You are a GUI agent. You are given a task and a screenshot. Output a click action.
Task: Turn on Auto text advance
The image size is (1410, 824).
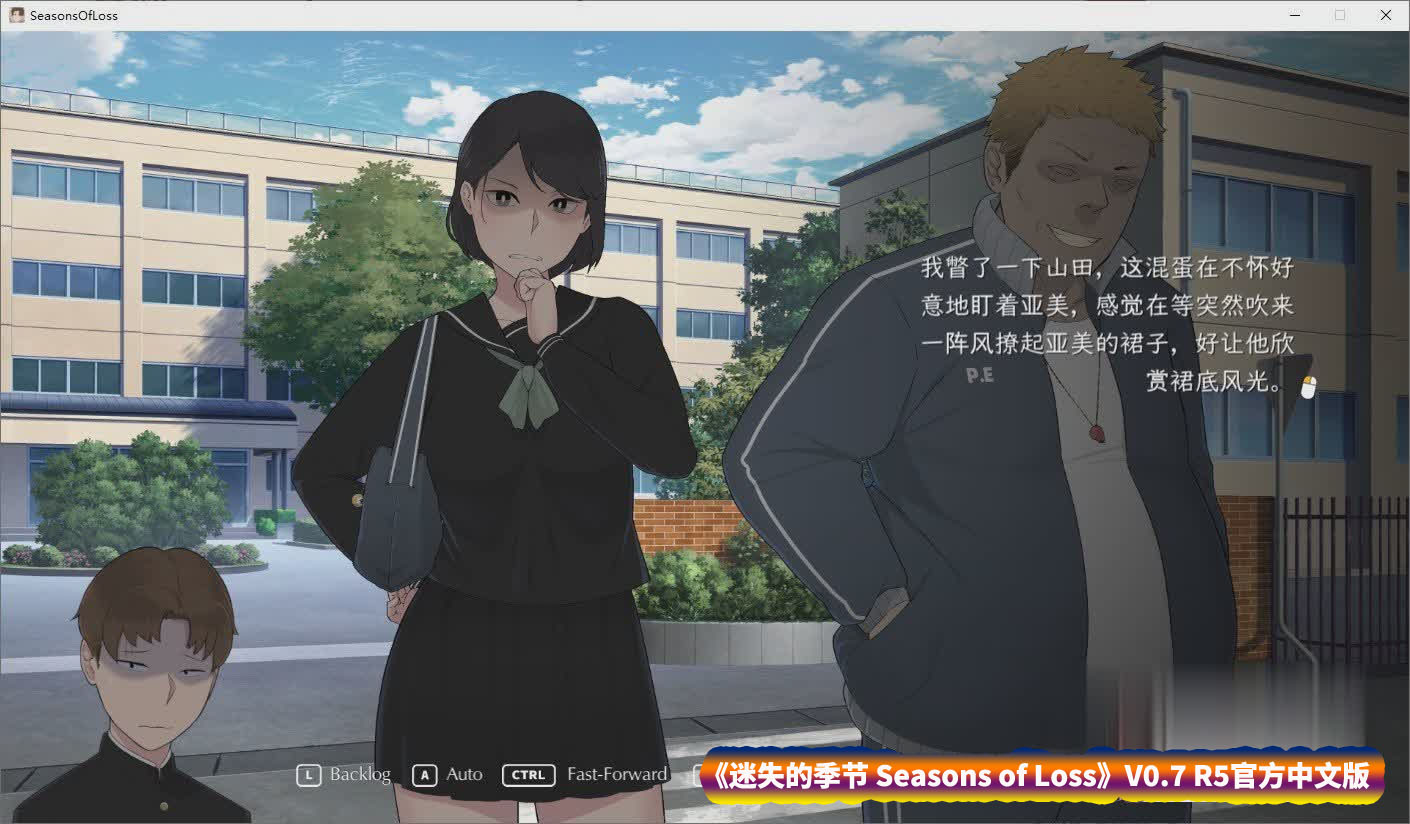[x=449, y=774]
